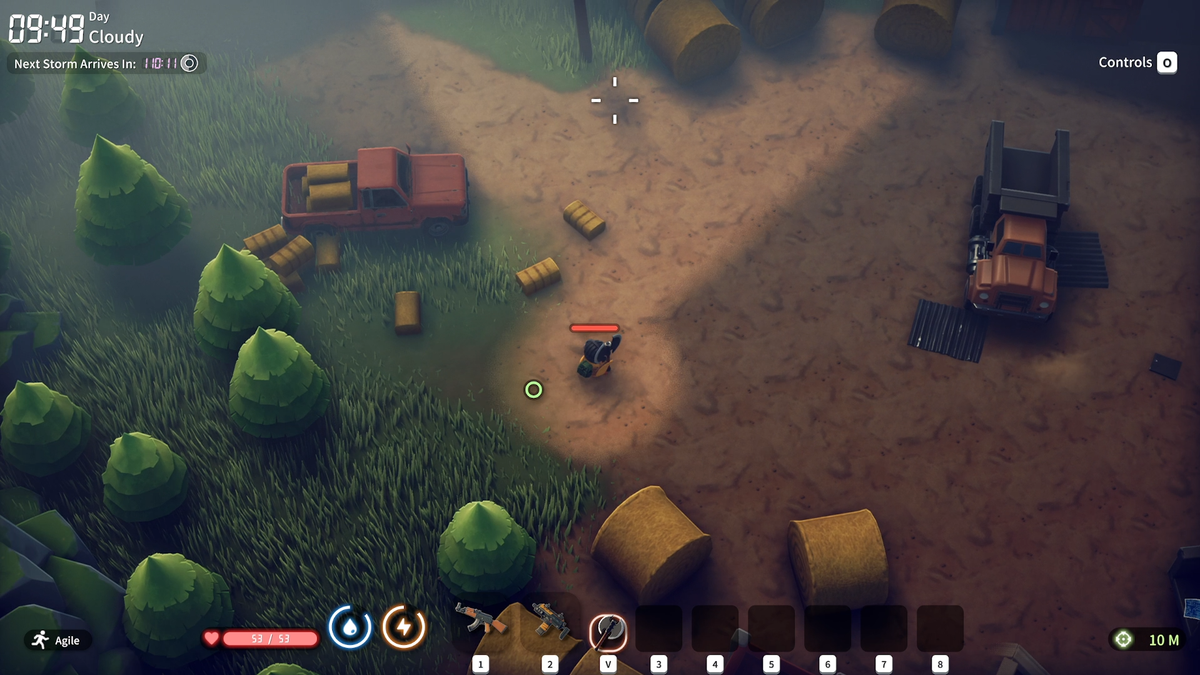The image size is (1200, 675).
Task: Click the crosshair range indicator
Action: click(1123, 640)
